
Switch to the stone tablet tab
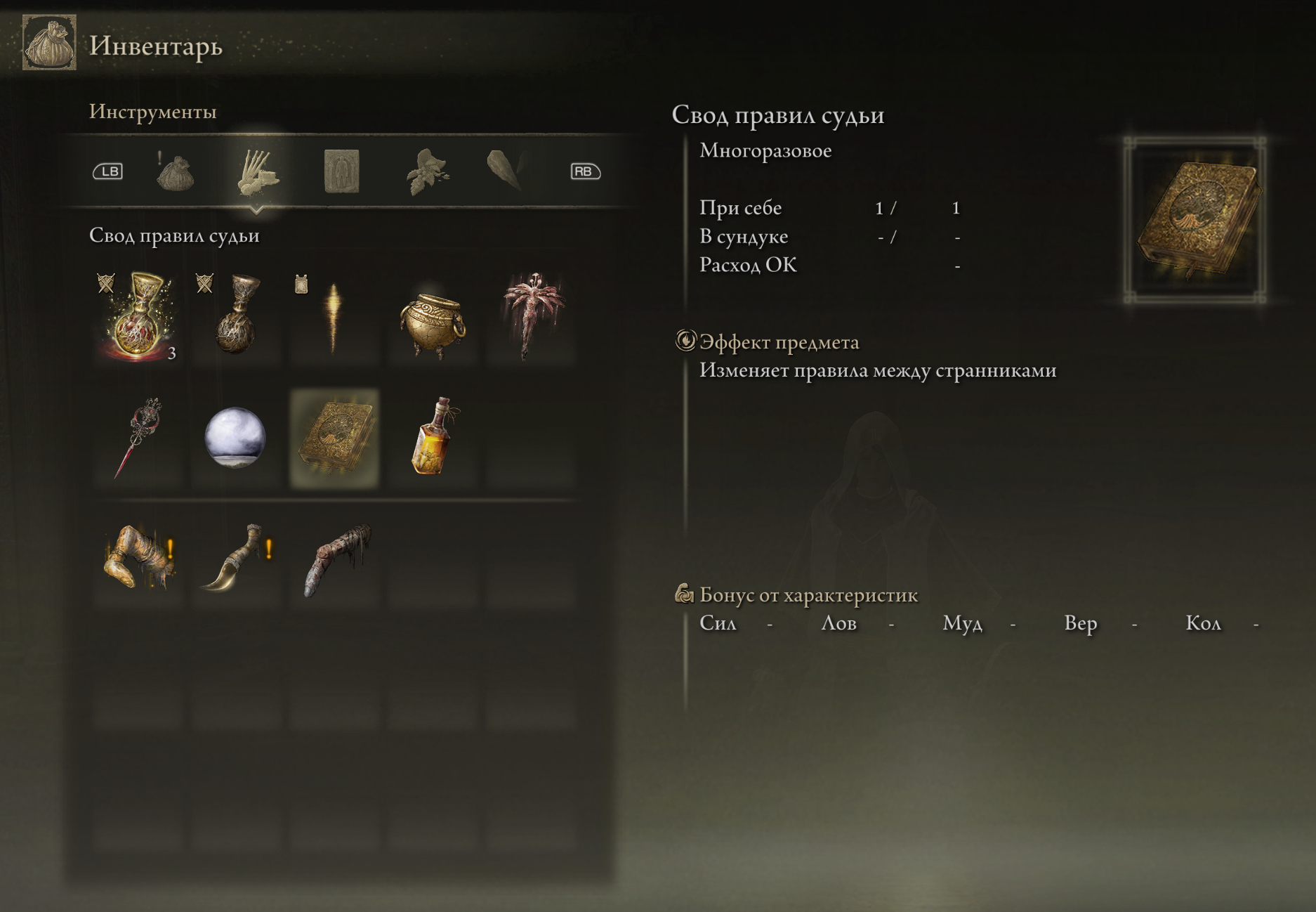point(342,171)
